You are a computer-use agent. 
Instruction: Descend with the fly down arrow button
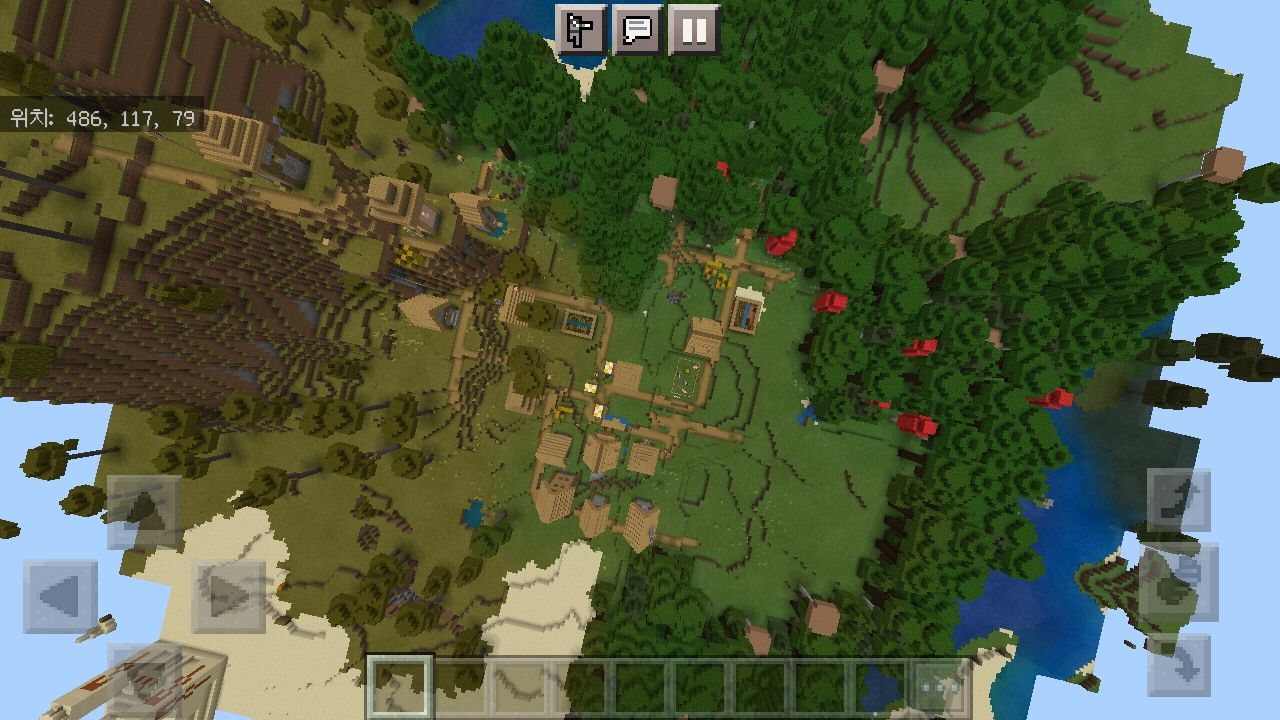pos(1179,664)
